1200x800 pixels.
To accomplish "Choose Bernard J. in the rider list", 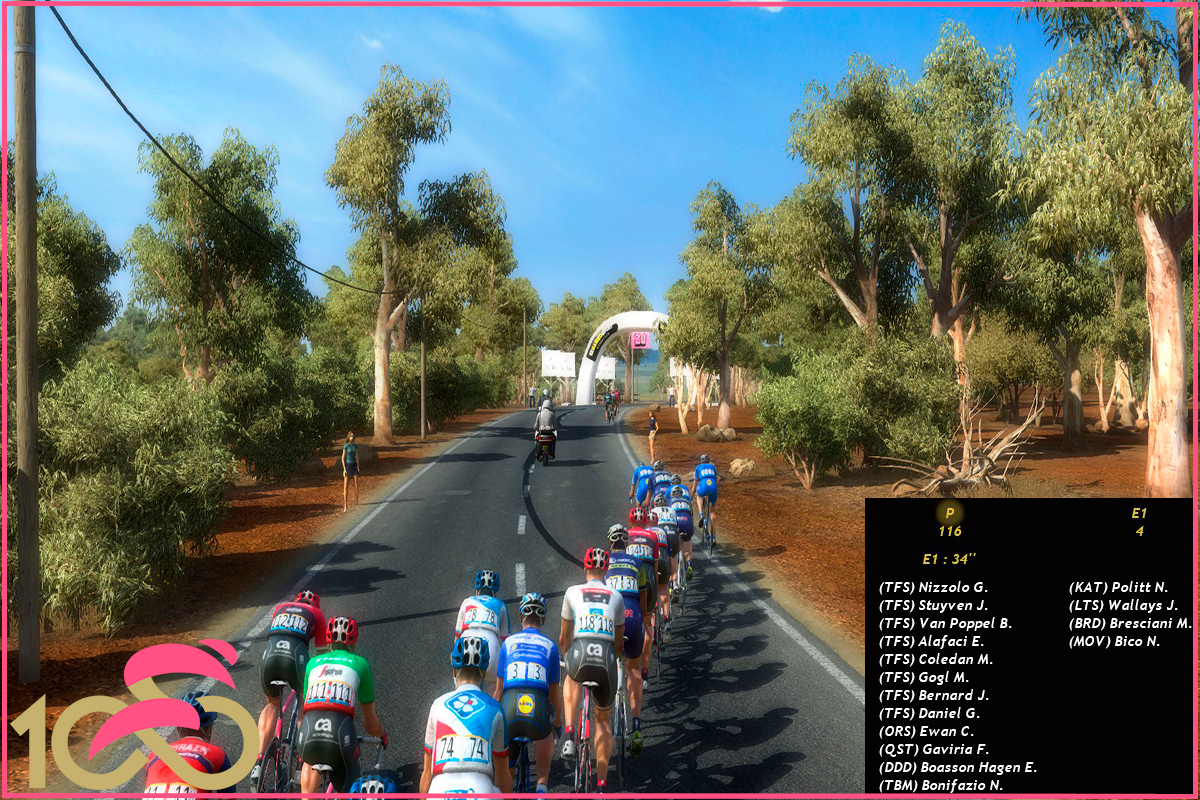I will pos(933,696).
